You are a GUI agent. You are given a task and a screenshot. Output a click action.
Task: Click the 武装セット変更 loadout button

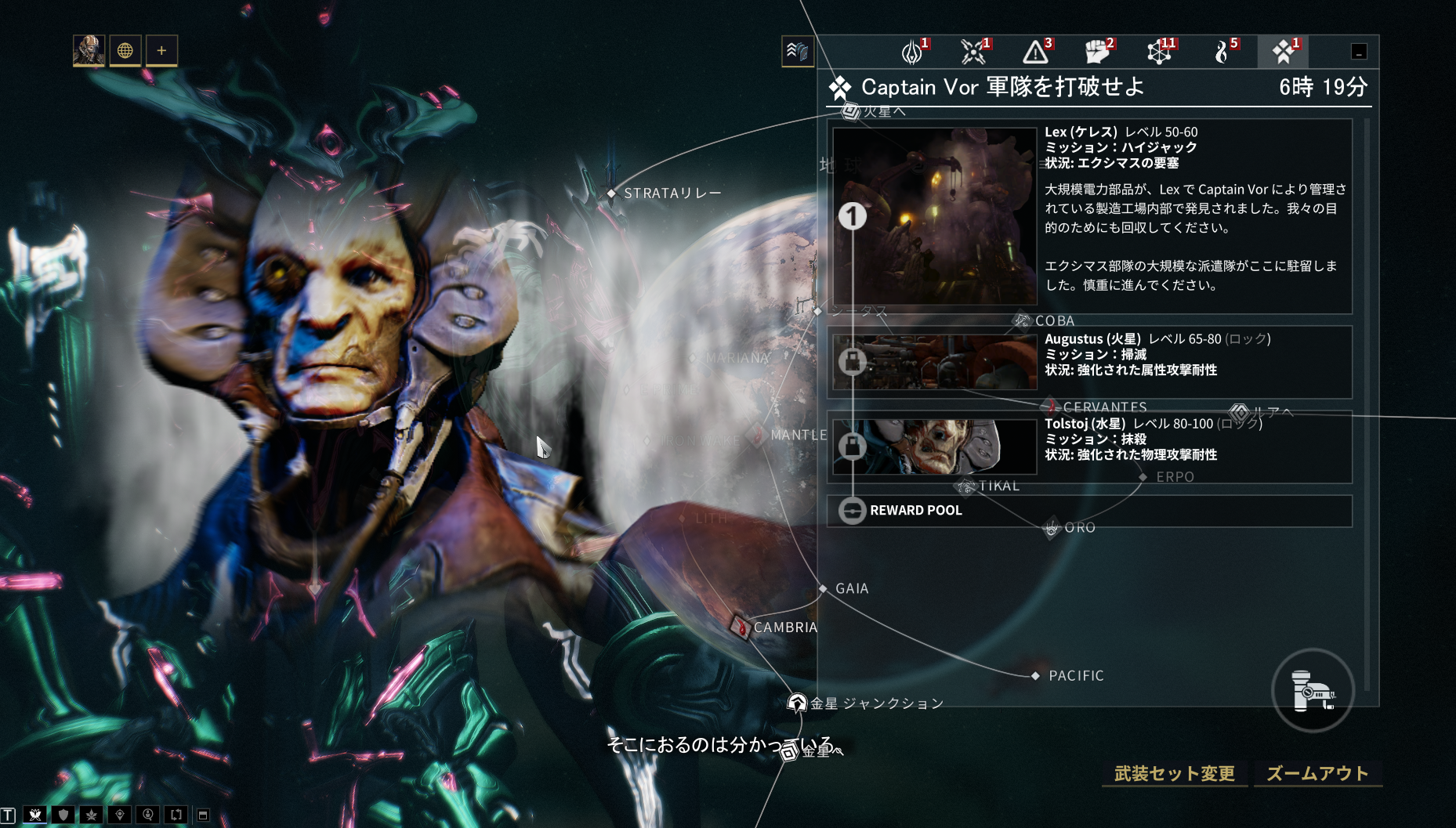click(x=1174, y=774)
